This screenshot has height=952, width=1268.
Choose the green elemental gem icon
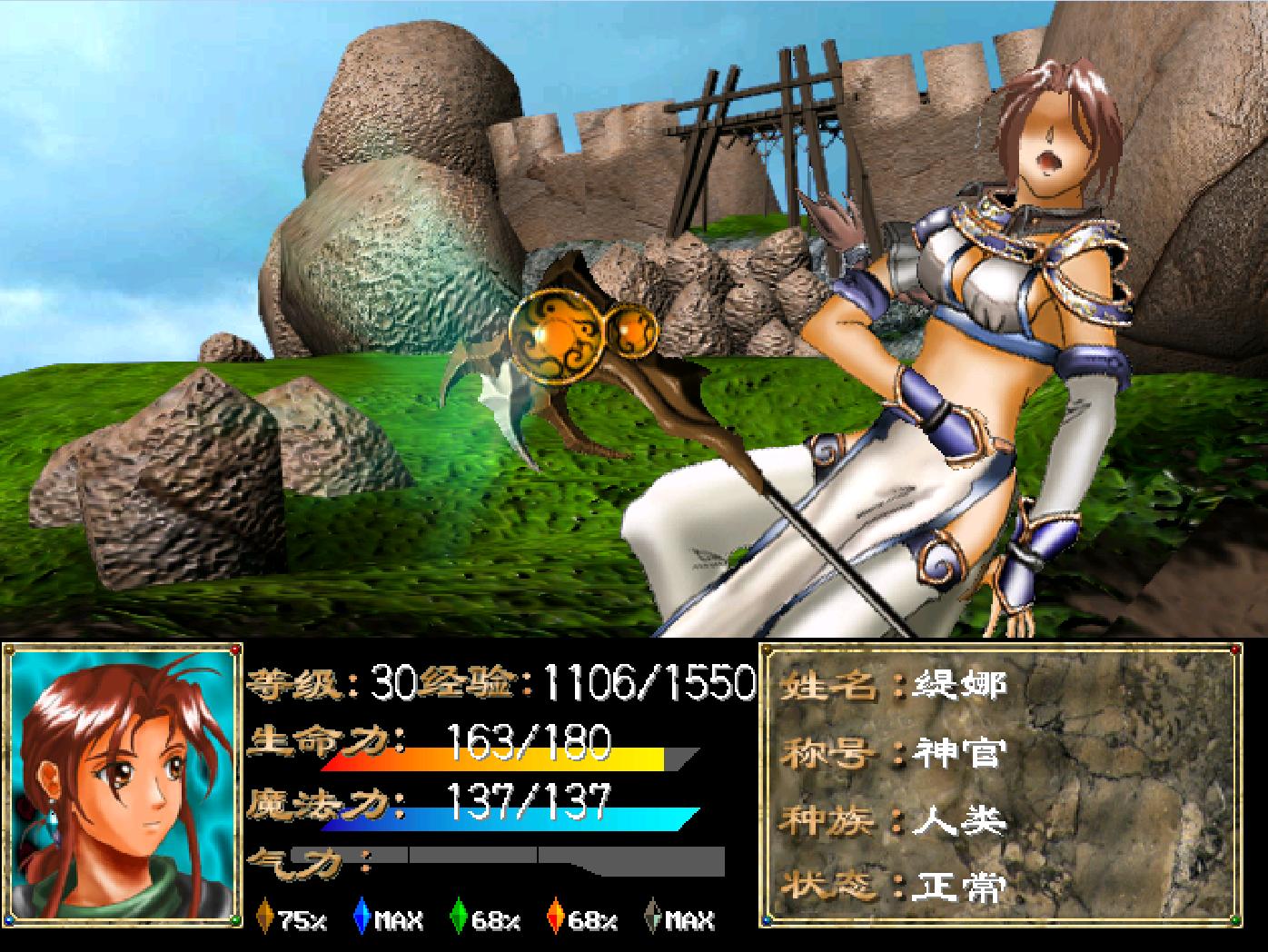tap(460, 917)
